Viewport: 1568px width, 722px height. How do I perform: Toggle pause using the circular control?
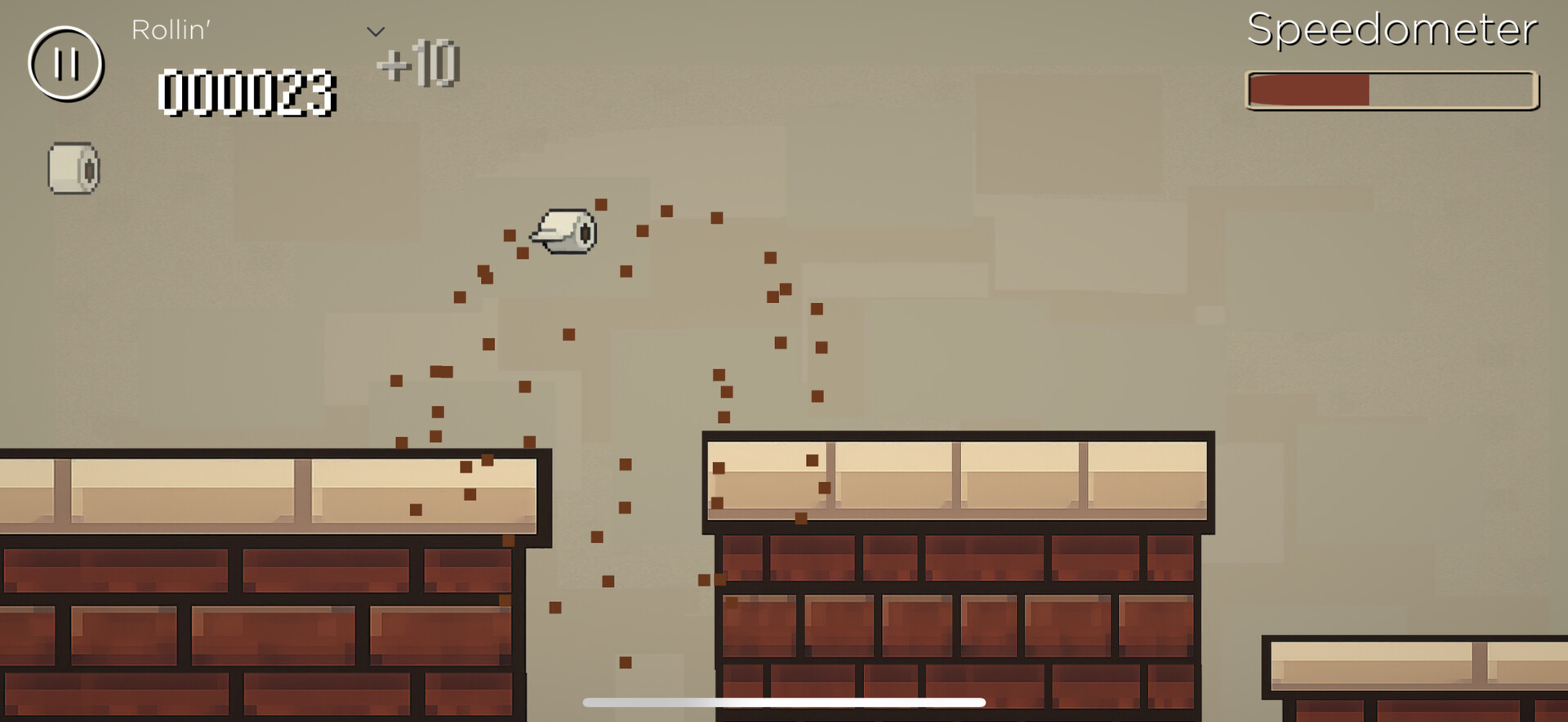click(65, 65)
